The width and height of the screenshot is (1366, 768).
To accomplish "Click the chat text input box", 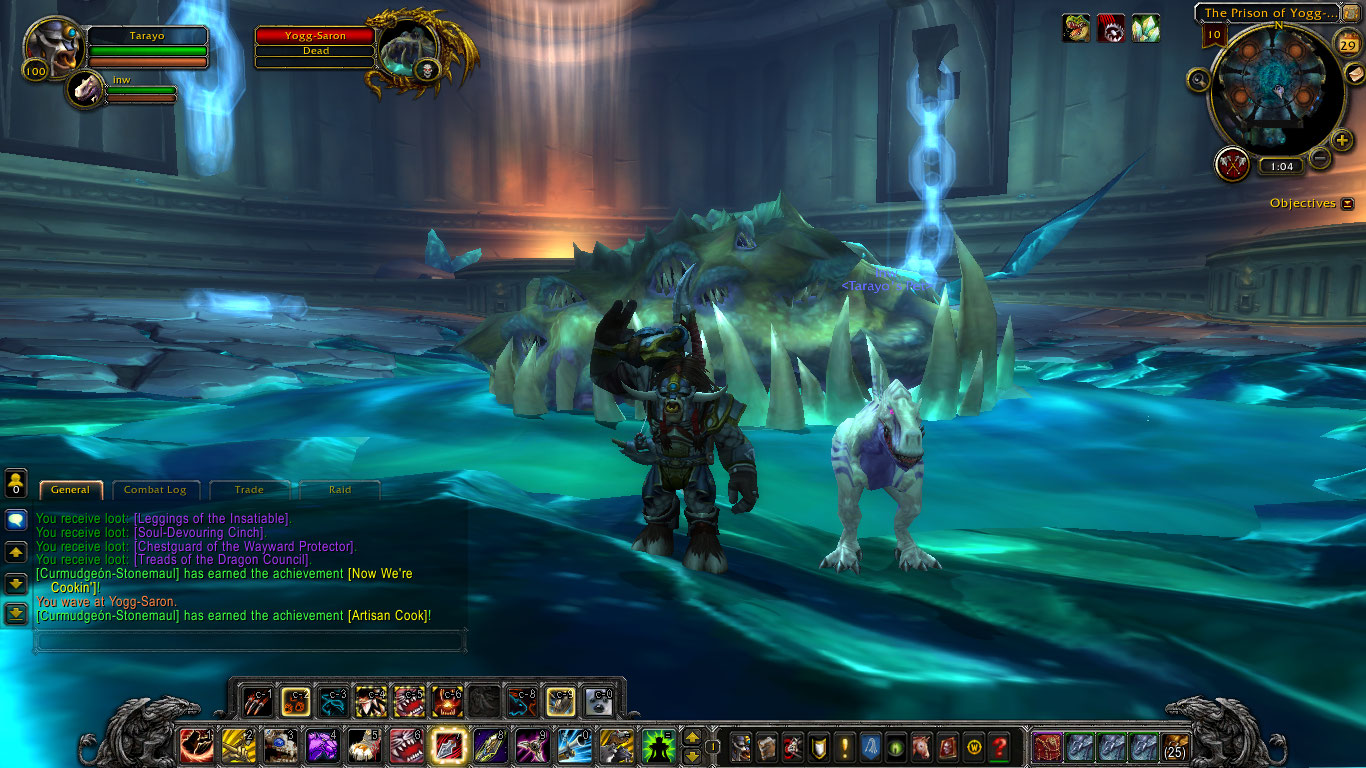I will pyautogui.click(x=250, y=640).
